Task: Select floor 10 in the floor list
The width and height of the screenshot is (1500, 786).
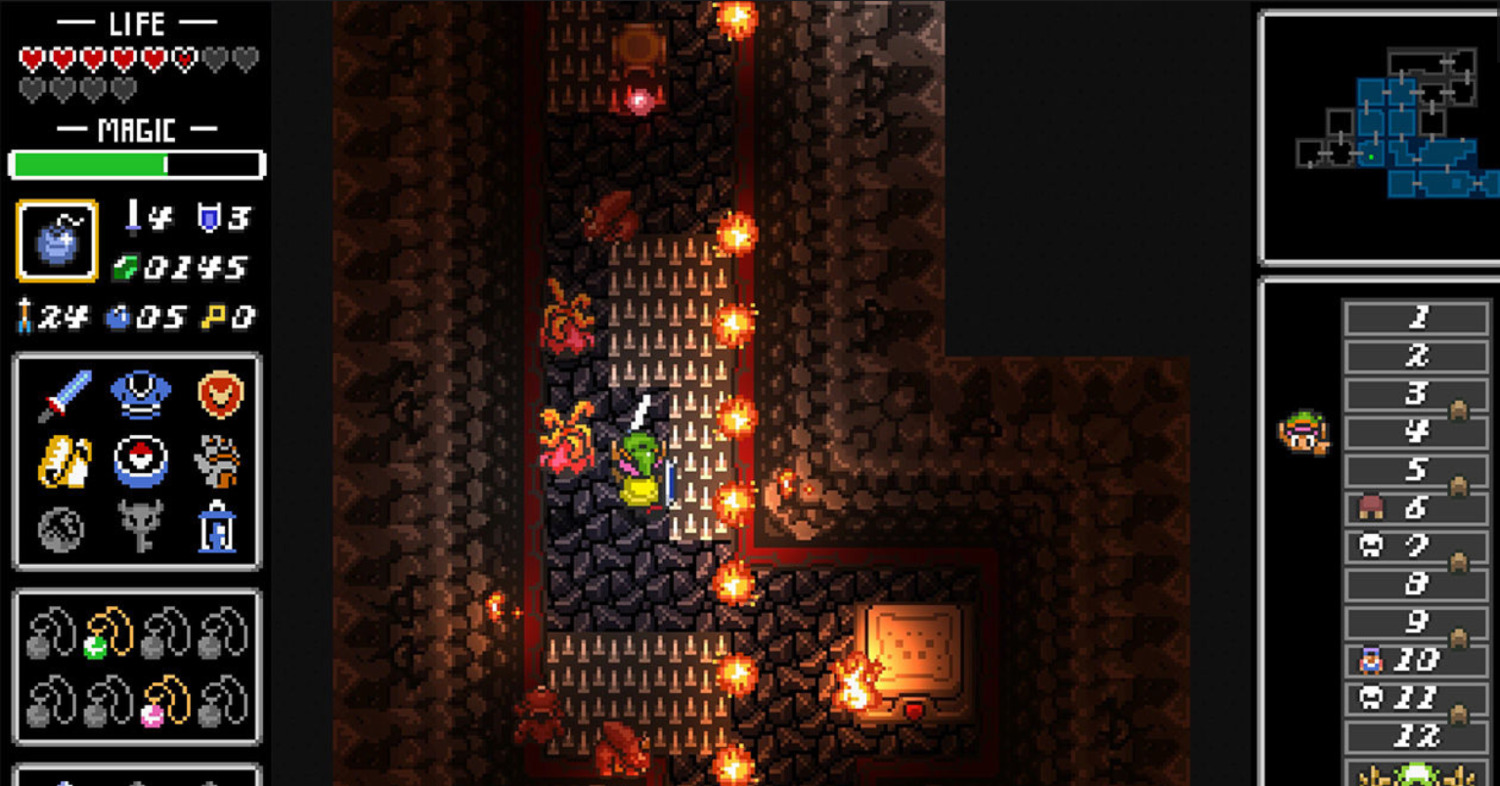Action: click(1417, 660)
